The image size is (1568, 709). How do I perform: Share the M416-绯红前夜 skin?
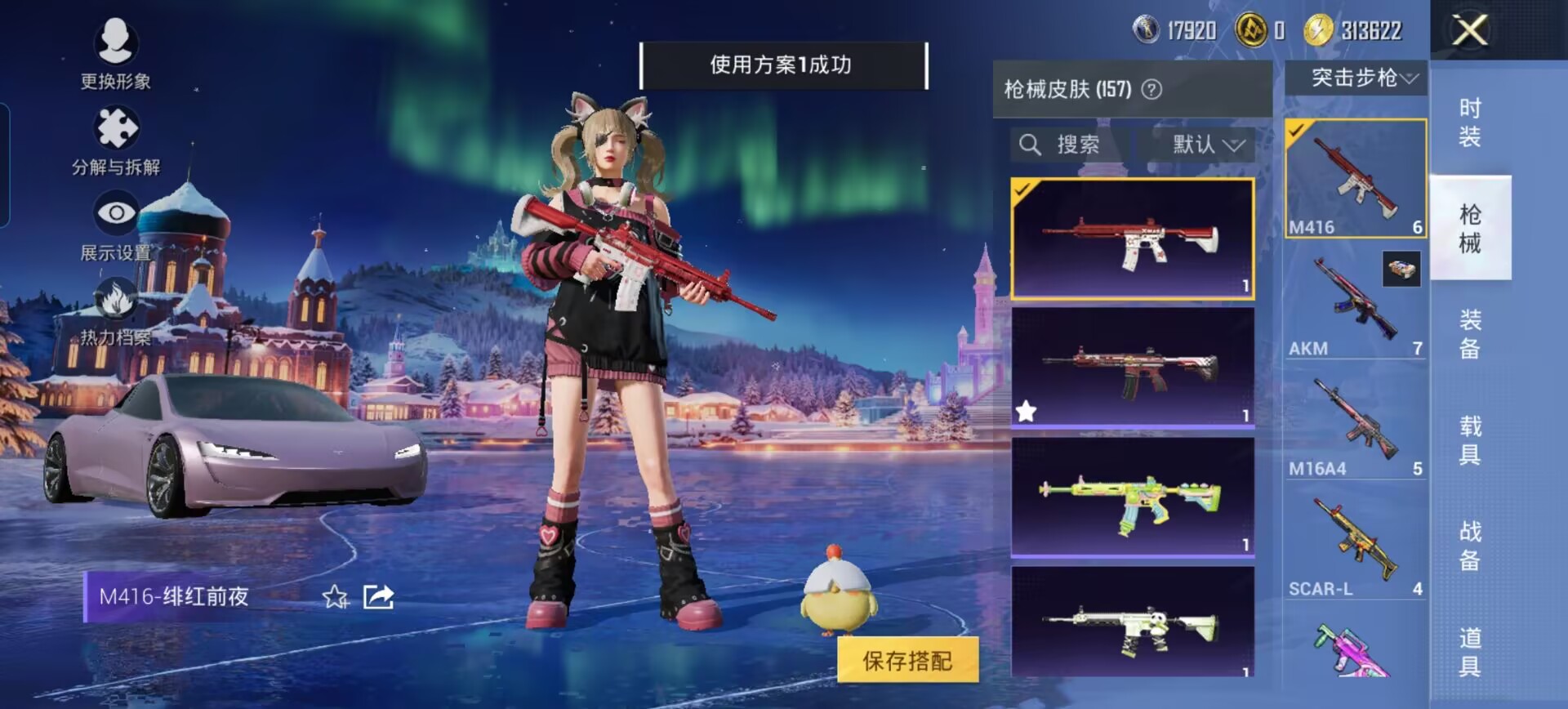378,597
